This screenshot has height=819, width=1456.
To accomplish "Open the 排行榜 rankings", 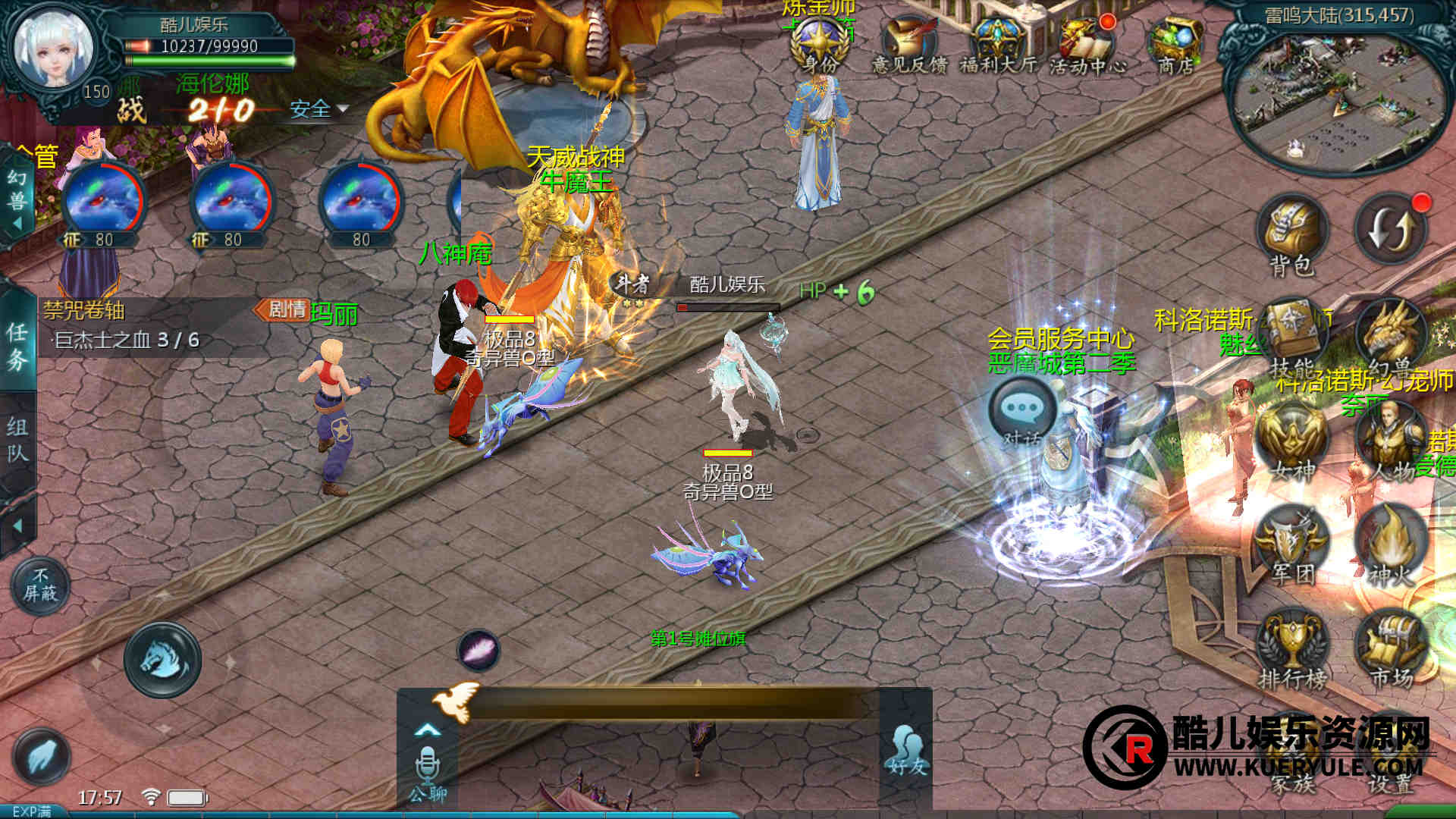I will (x=1293, y=648).
